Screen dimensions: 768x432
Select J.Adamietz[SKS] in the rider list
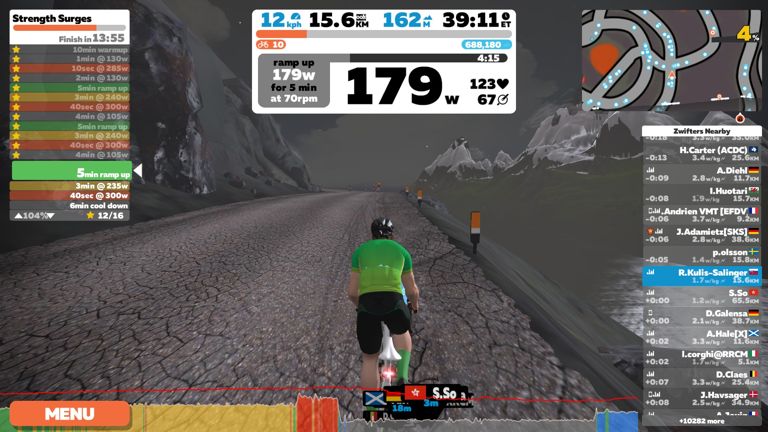(x=700, y=235)
